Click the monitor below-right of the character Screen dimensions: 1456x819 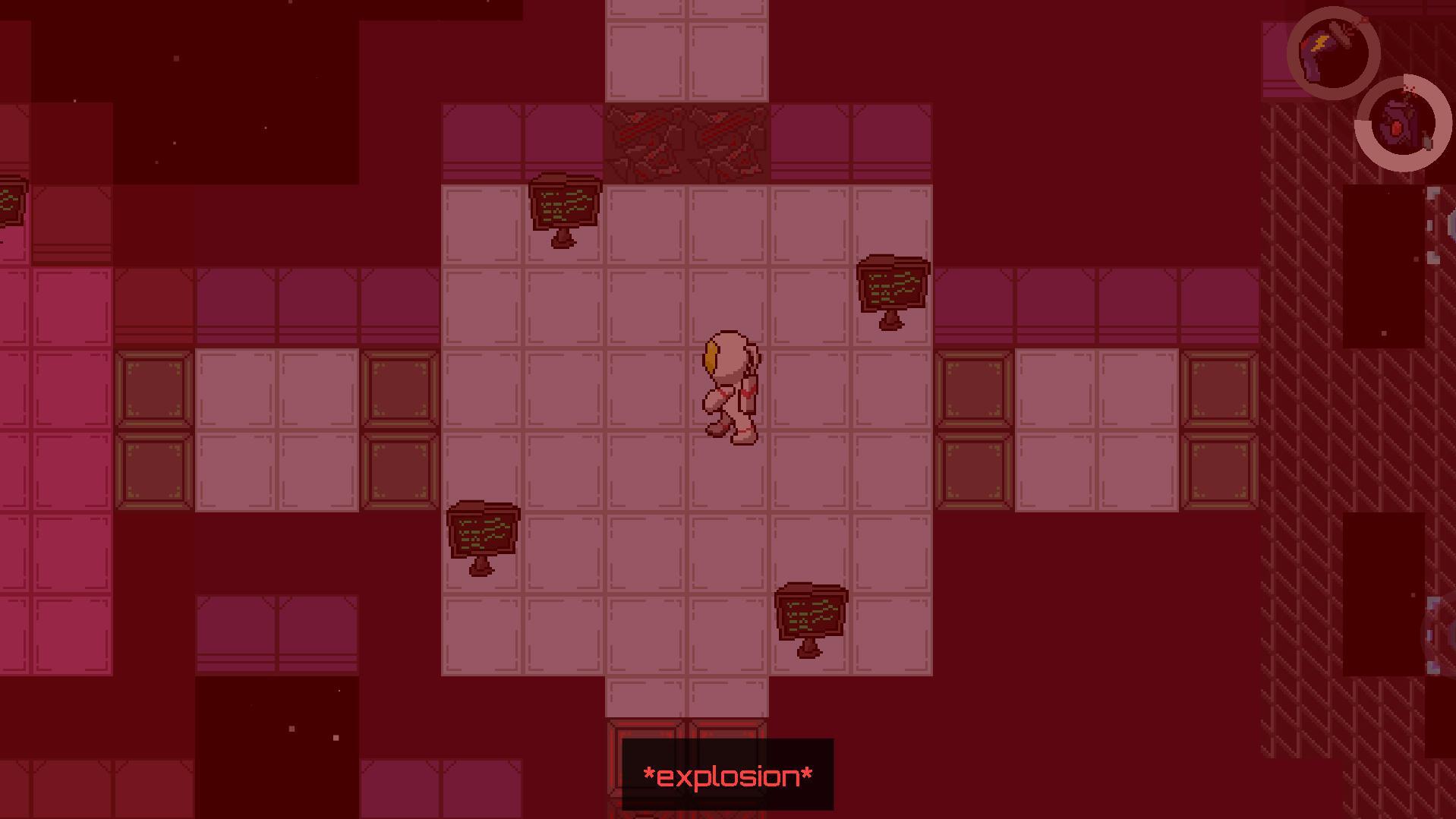809,615
